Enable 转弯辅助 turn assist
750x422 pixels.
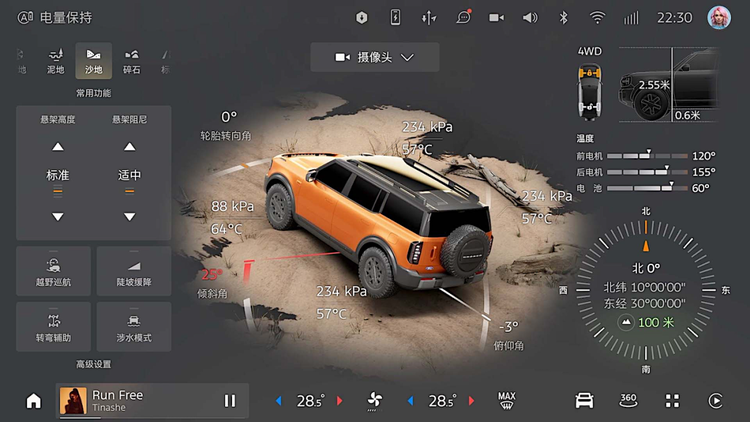[54, 327]
